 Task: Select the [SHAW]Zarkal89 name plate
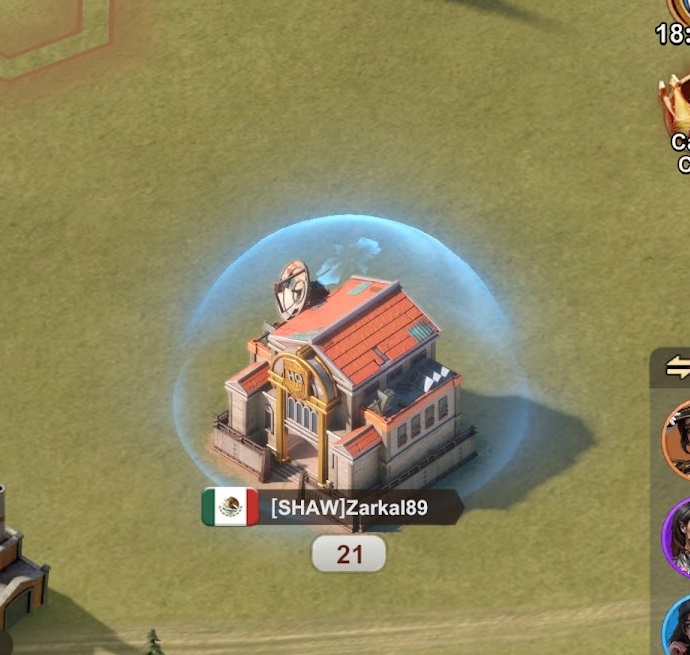coord(349,508)
